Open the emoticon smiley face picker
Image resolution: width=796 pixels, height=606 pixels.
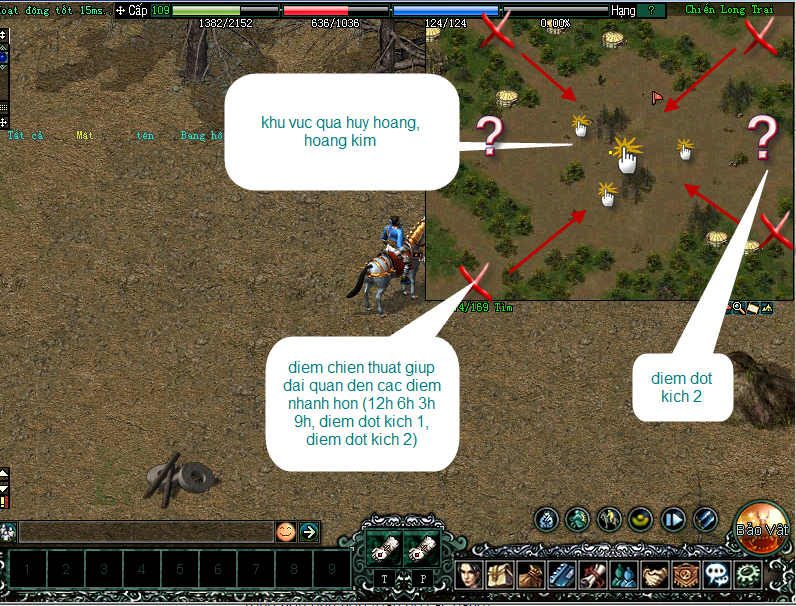click(286, 531)
